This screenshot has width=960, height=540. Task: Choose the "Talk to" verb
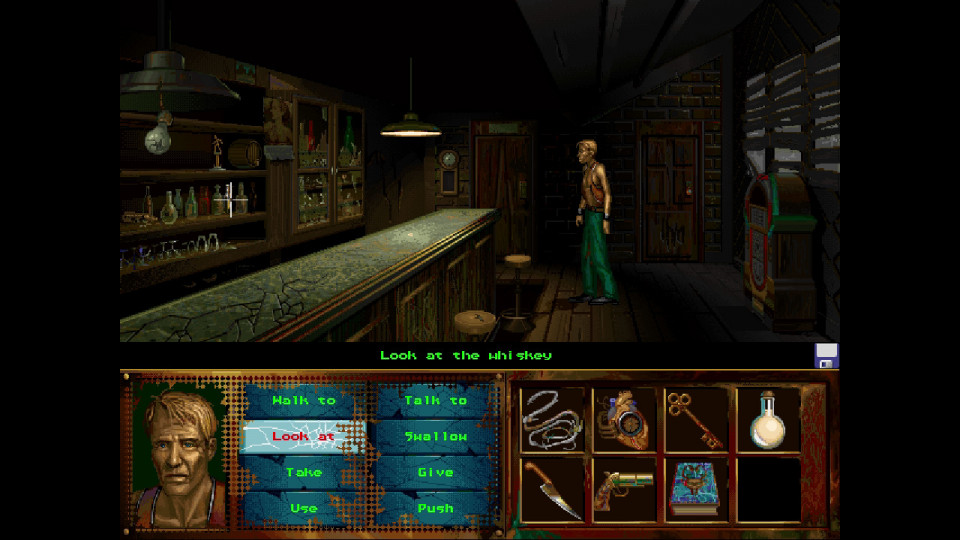[435, 400]
